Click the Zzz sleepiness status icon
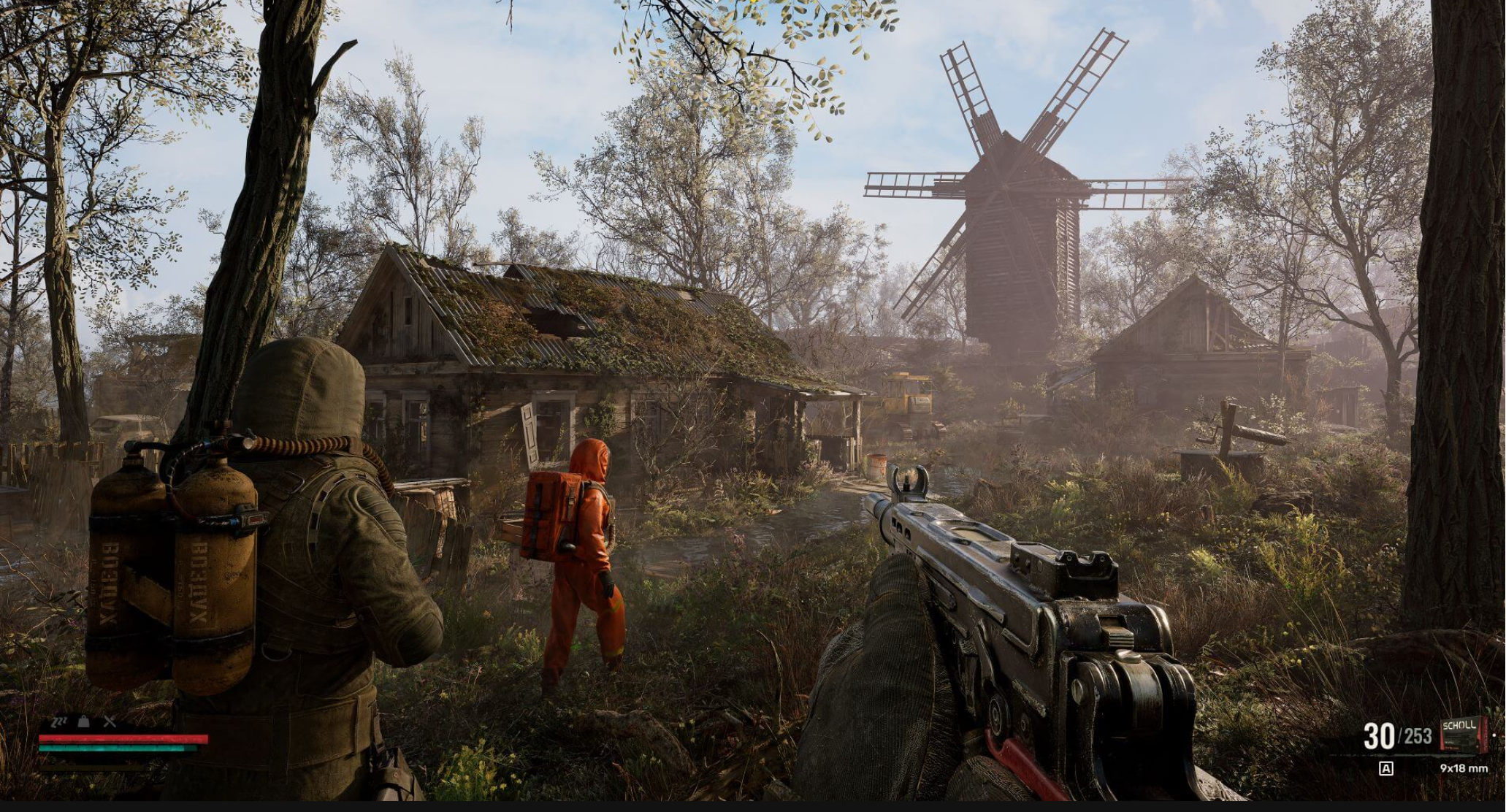Screen dimensions: 1506x812 [58, 722]
